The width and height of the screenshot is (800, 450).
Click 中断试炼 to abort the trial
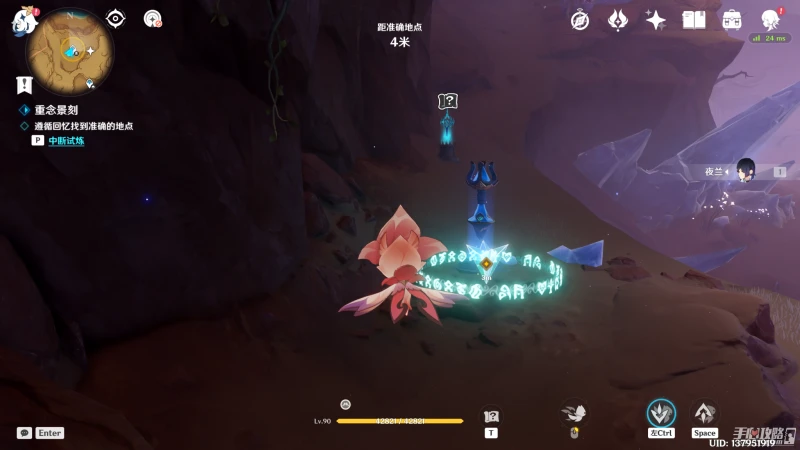point(66,141)
